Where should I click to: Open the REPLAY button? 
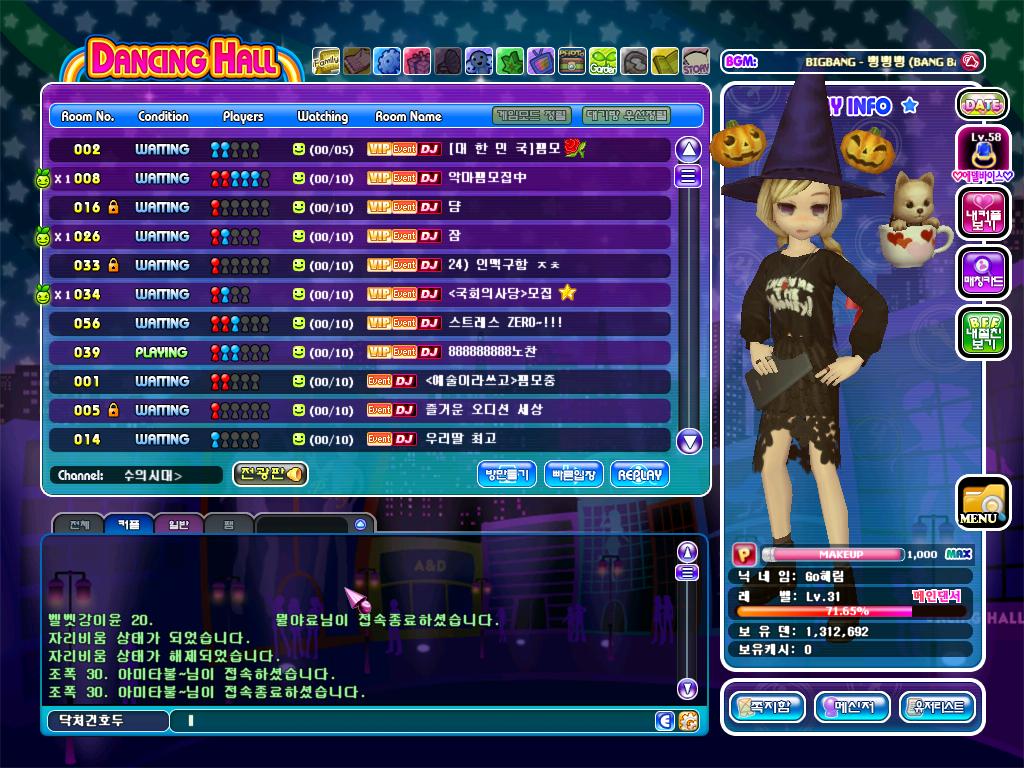click(x=639, y=474)
